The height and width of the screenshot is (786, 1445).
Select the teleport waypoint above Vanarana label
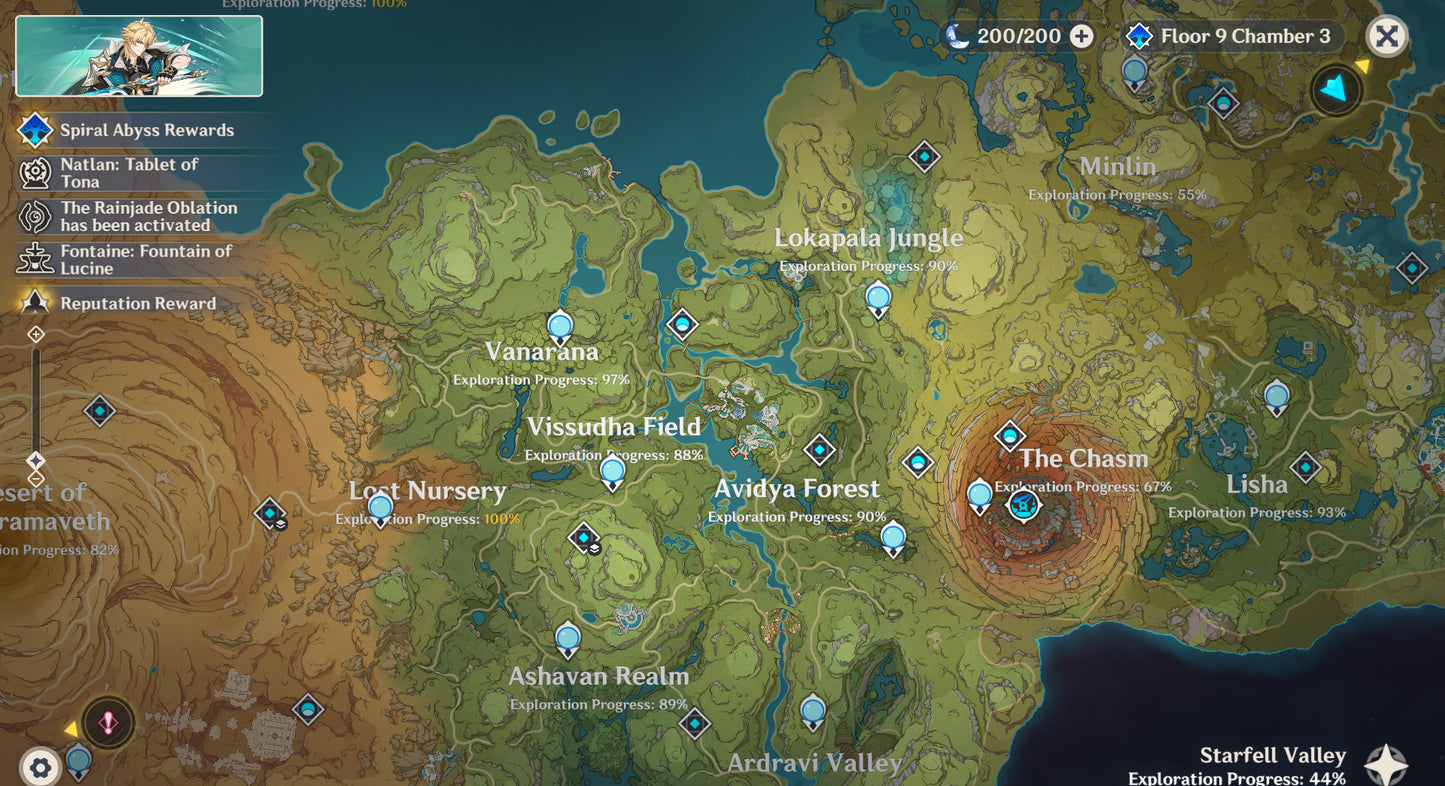click(560, 327)
